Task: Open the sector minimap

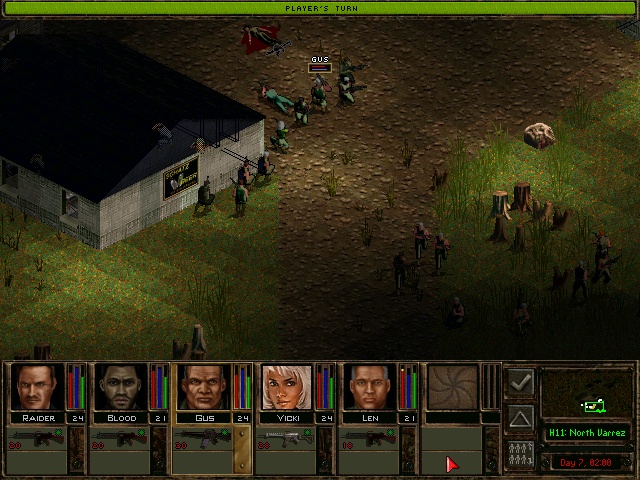Action: [587, 394]
